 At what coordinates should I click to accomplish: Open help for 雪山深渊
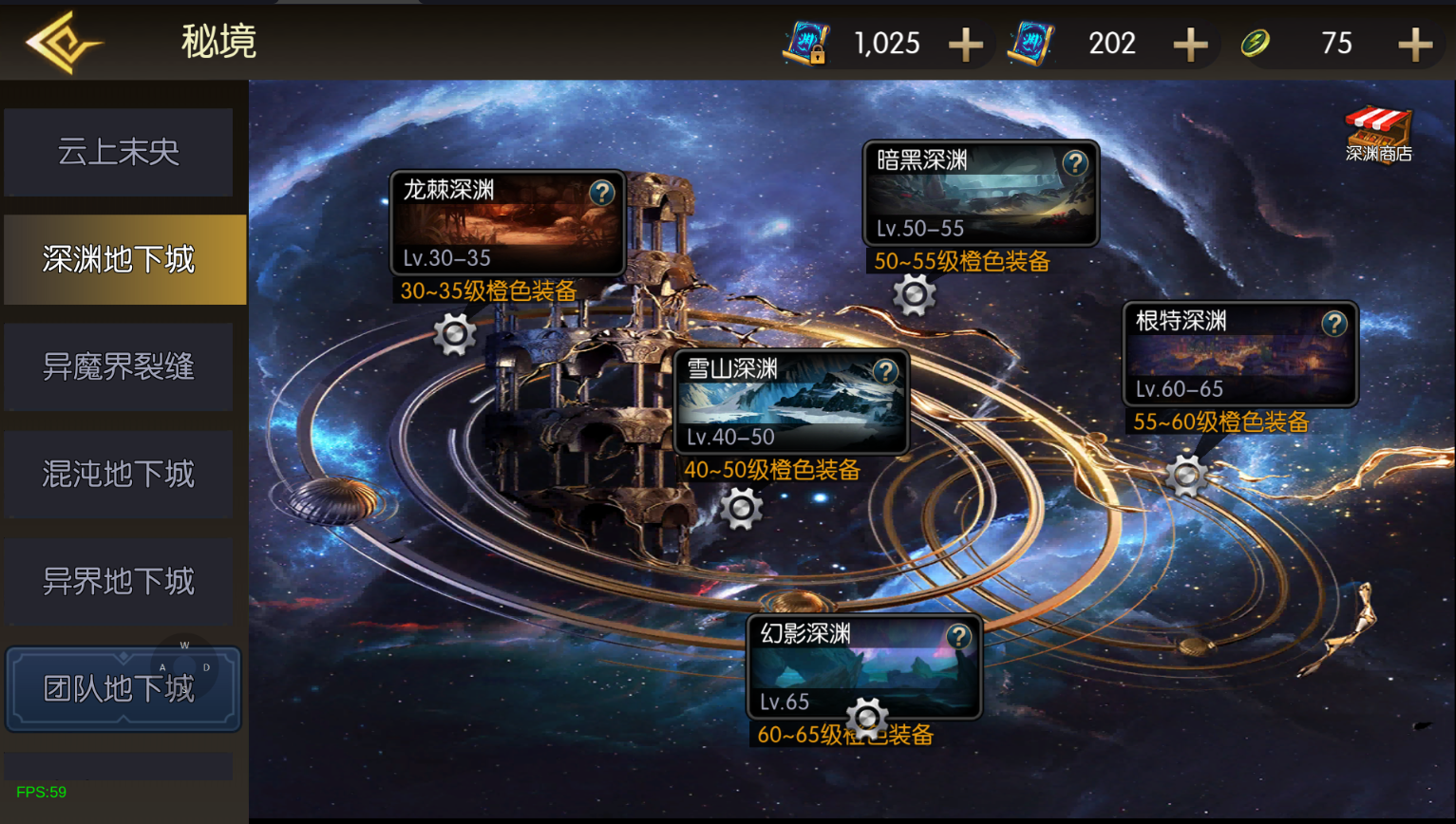pyautogui.click(x=885, y=371)
